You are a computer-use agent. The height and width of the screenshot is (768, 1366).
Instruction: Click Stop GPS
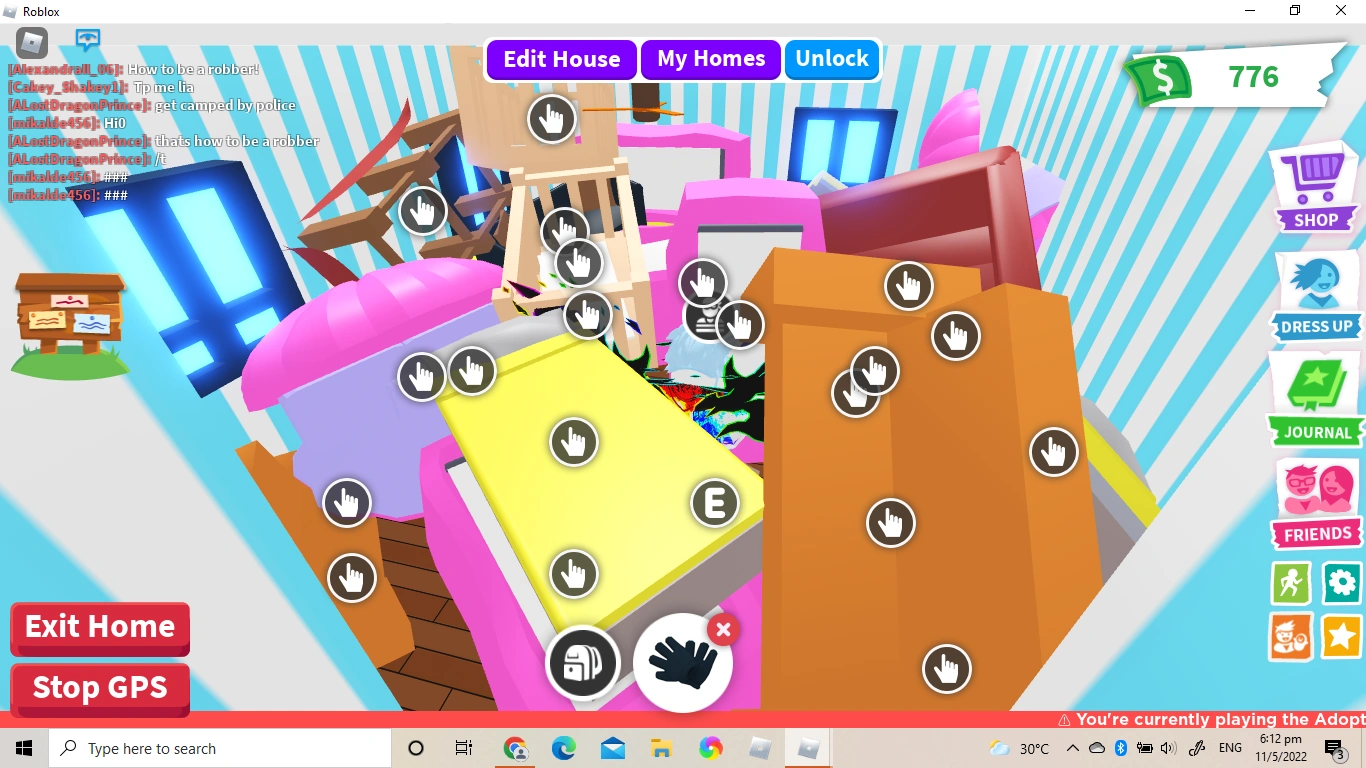pyautogui.click(x=99, y=688)
